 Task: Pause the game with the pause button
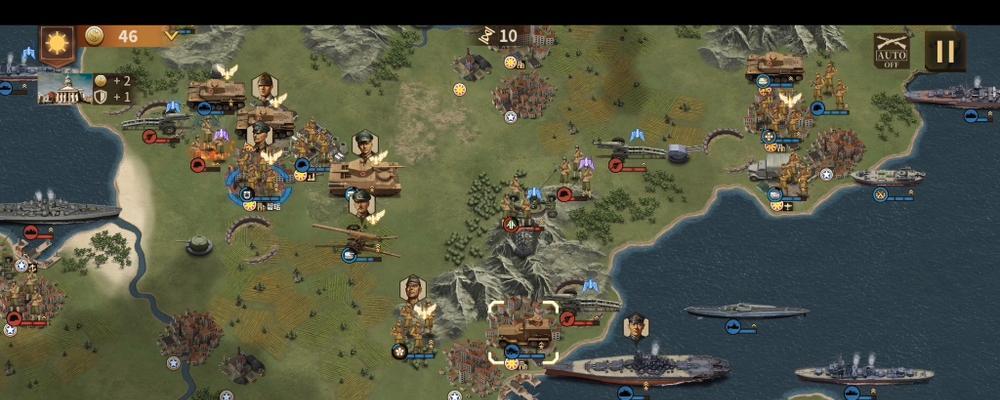944,51
